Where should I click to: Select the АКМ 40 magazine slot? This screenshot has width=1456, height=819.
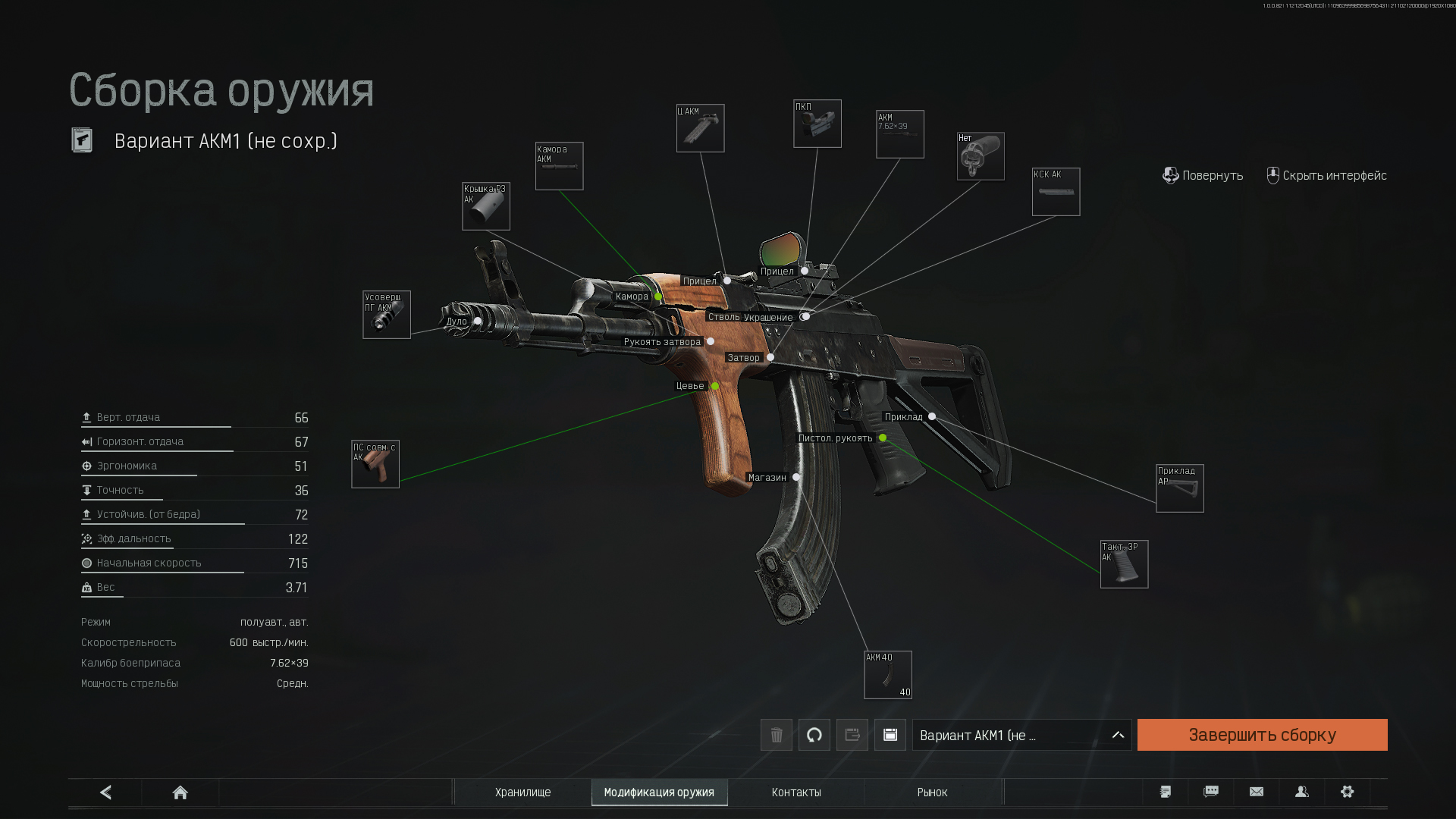click(x=888, y=675)
